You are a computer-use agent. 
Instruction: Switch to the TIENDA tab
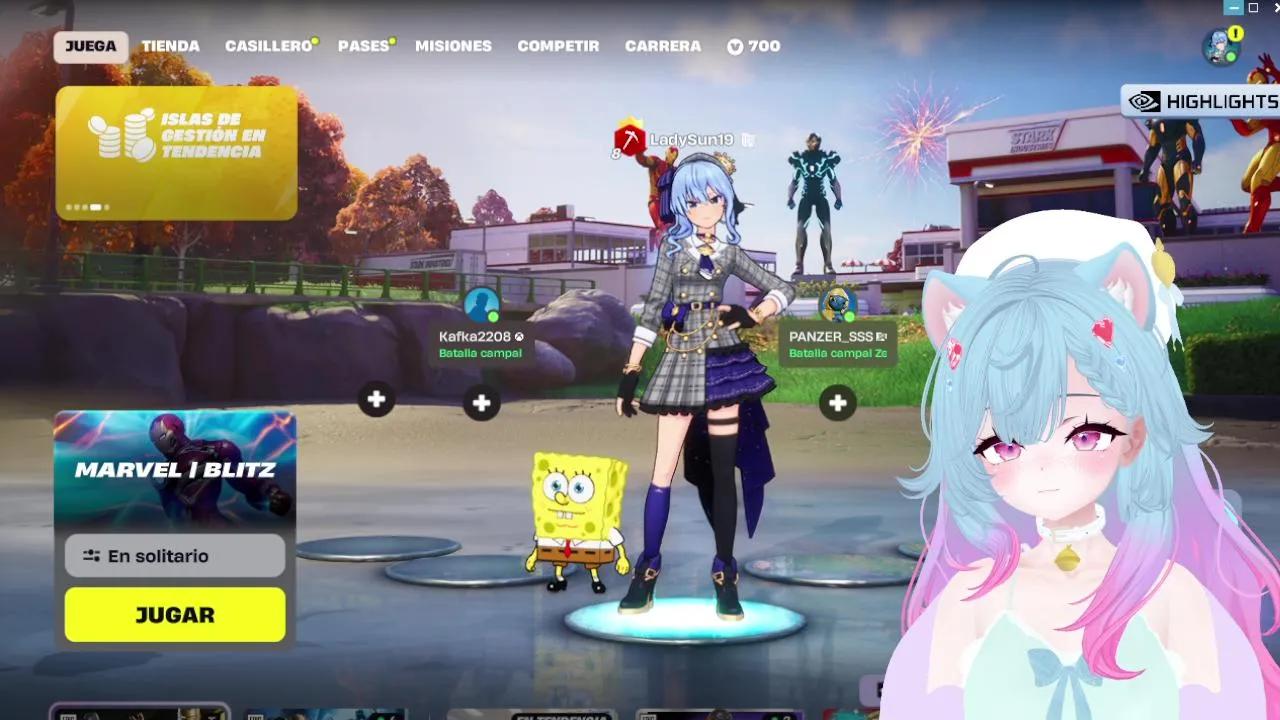172,45
